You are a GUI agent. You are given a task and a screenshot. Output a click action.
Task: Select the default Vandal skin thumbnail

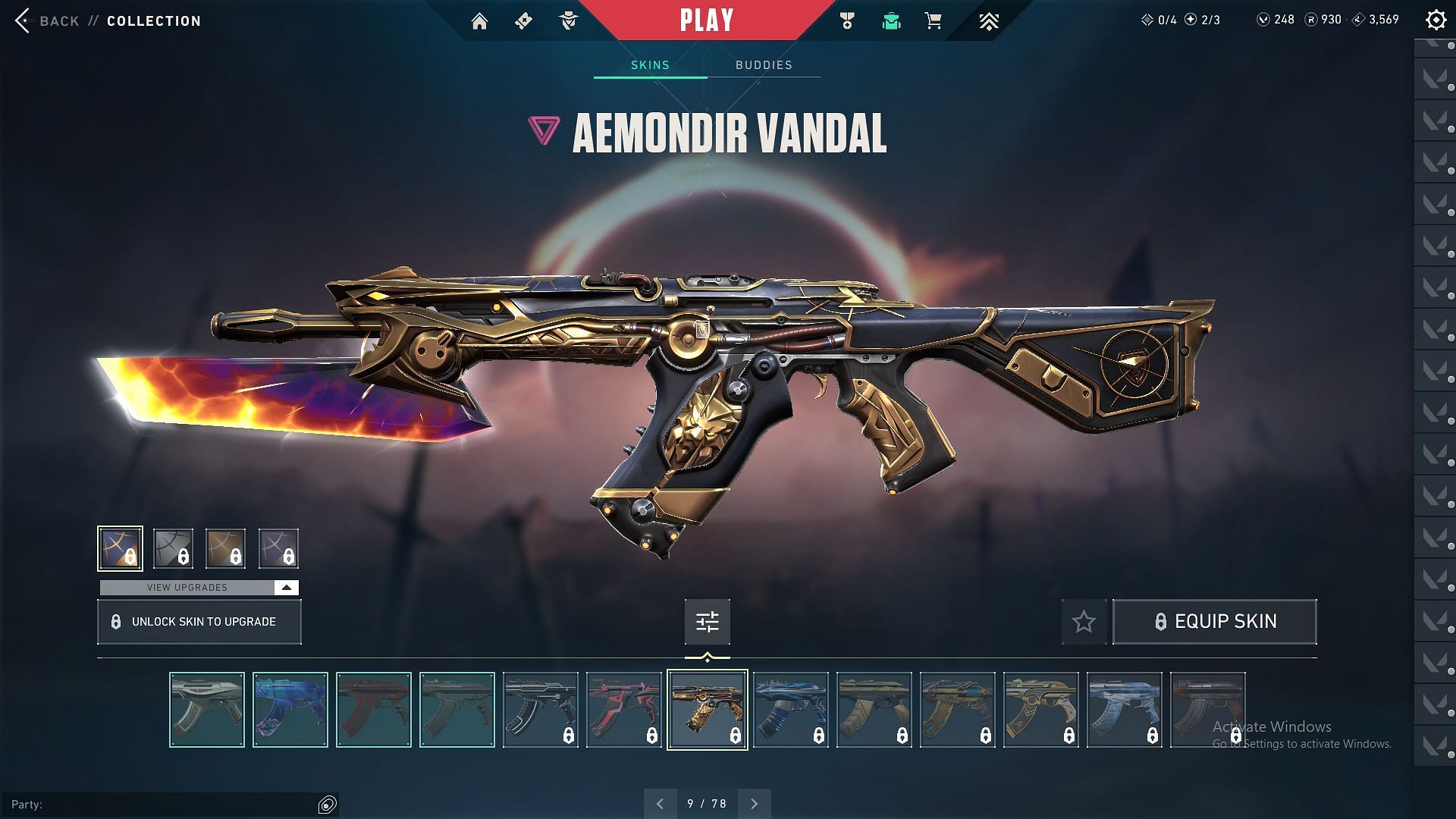tap(207, 710)
